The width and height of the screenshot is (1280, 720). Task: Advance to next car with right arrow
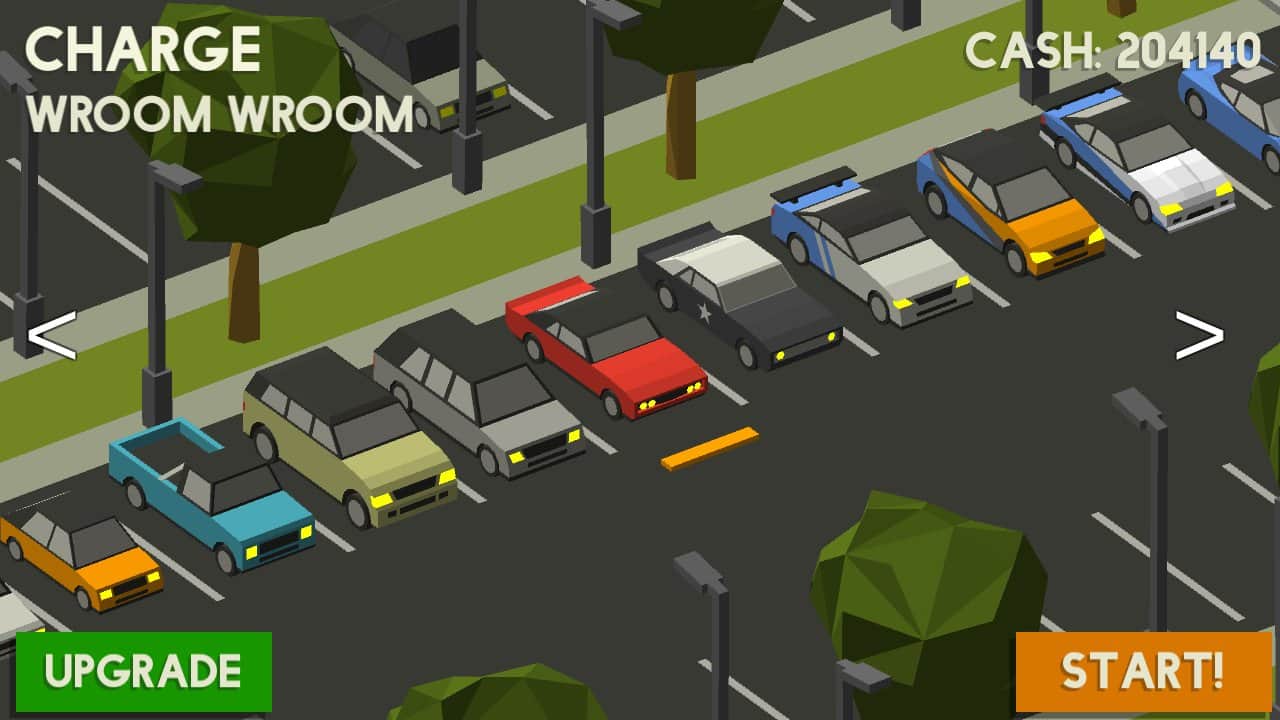pyautogui.click(x=1198, y=336)
